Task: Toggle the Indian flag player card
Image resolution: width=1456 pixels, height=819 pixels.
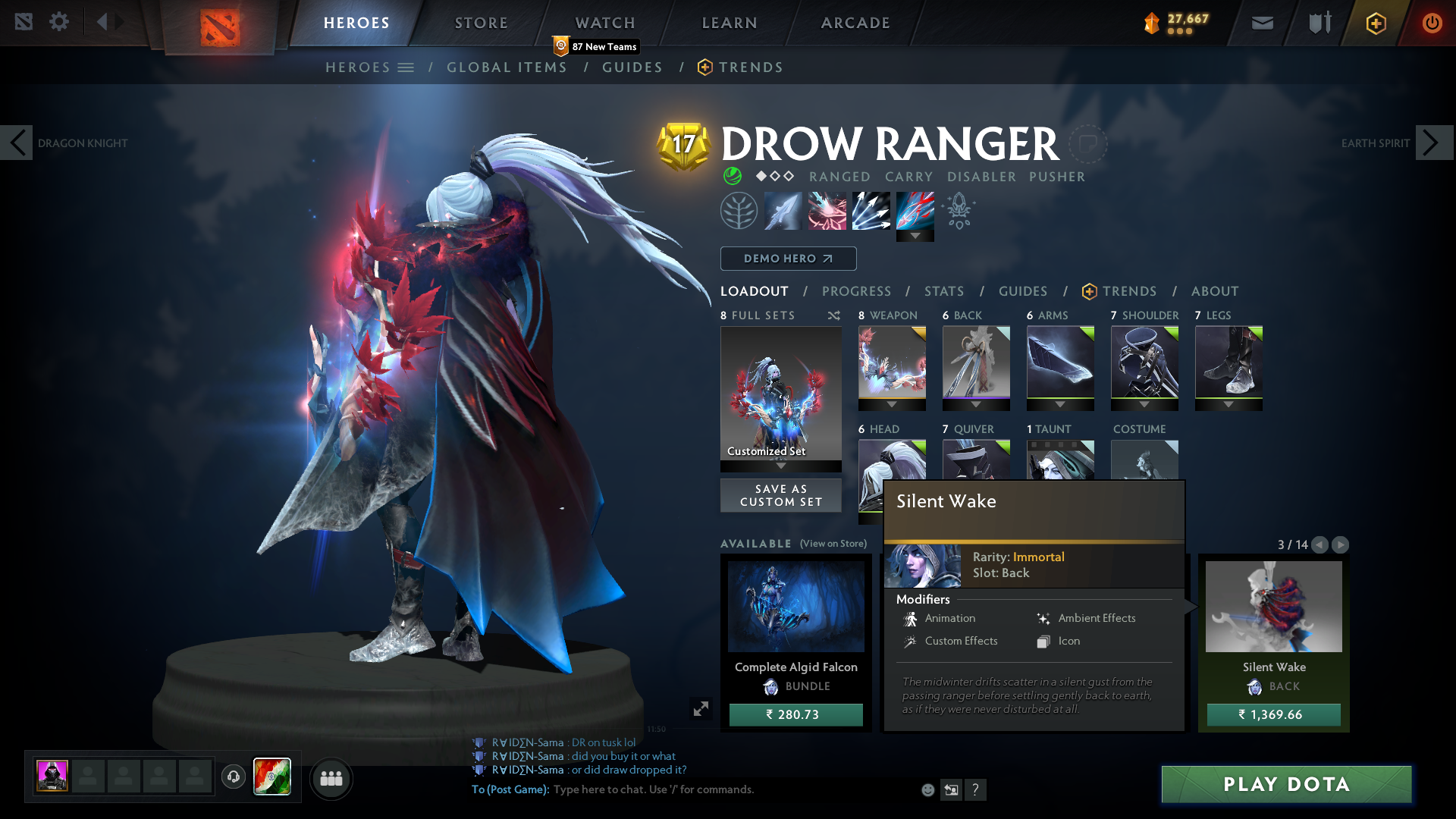Action: point(271,777)
